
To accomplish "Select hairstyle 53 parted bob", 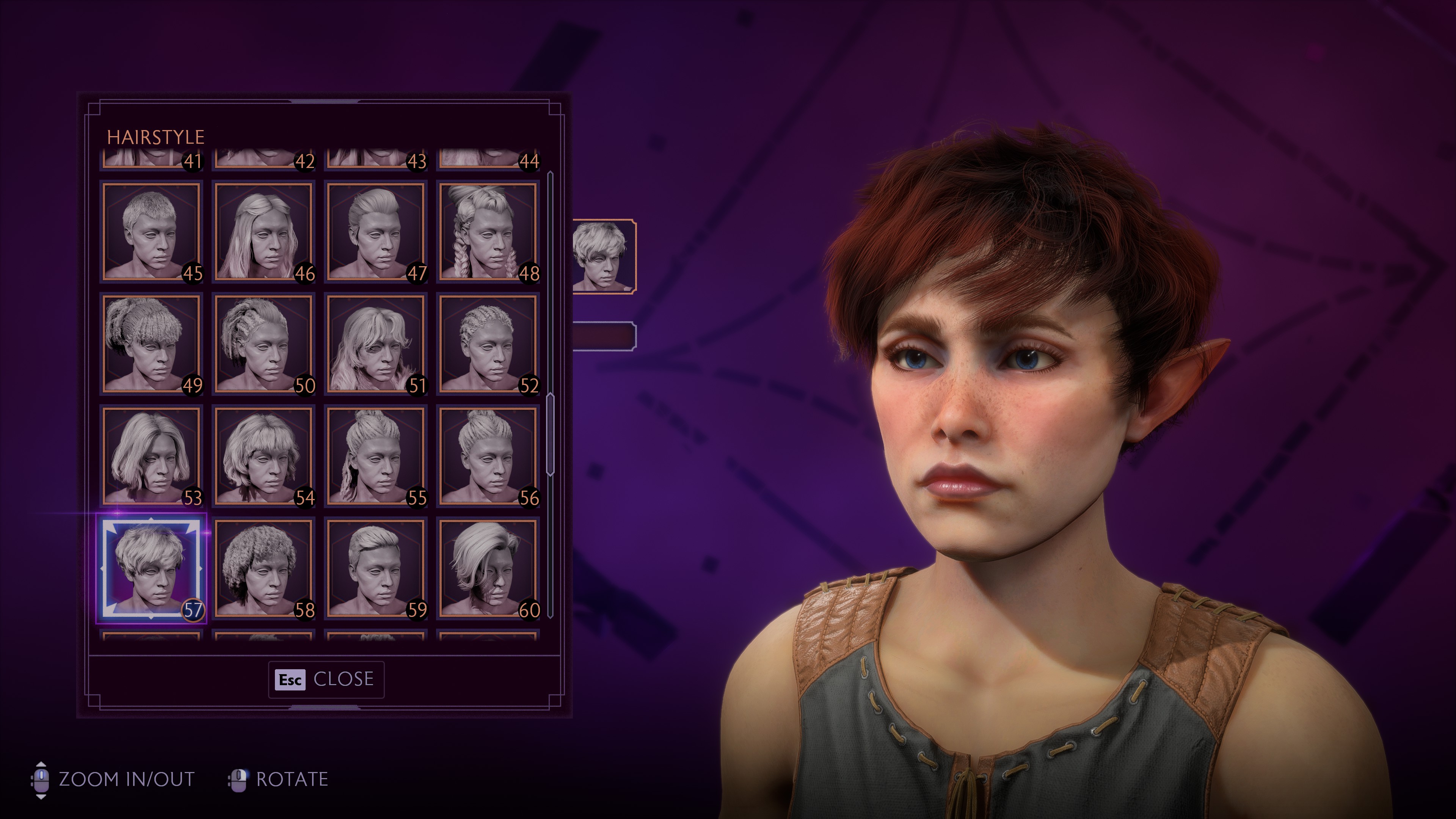I will pos(152,455).
